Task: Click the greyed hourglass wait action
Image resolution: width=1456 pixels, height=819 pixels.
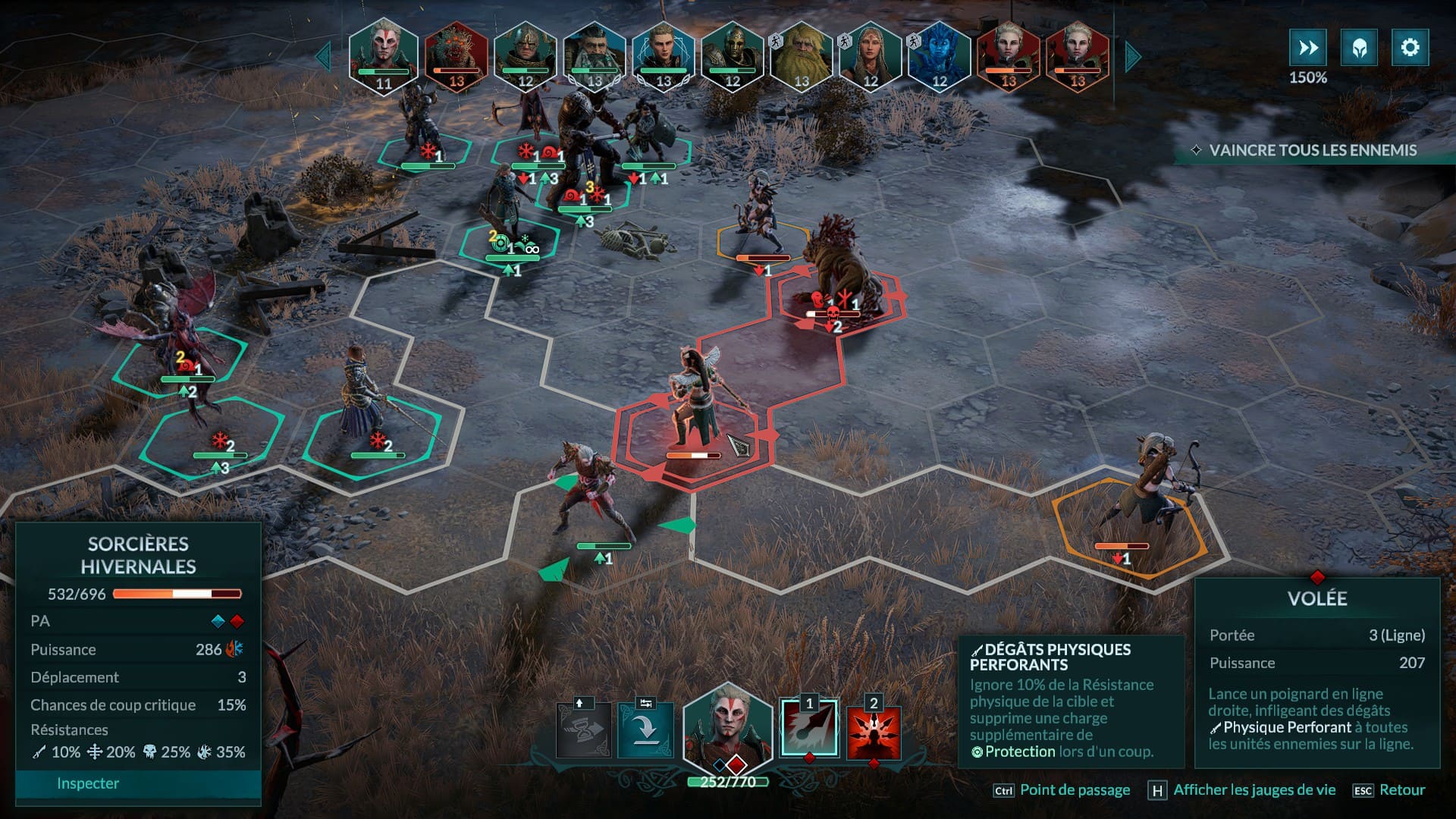Action: click(583, 731)
